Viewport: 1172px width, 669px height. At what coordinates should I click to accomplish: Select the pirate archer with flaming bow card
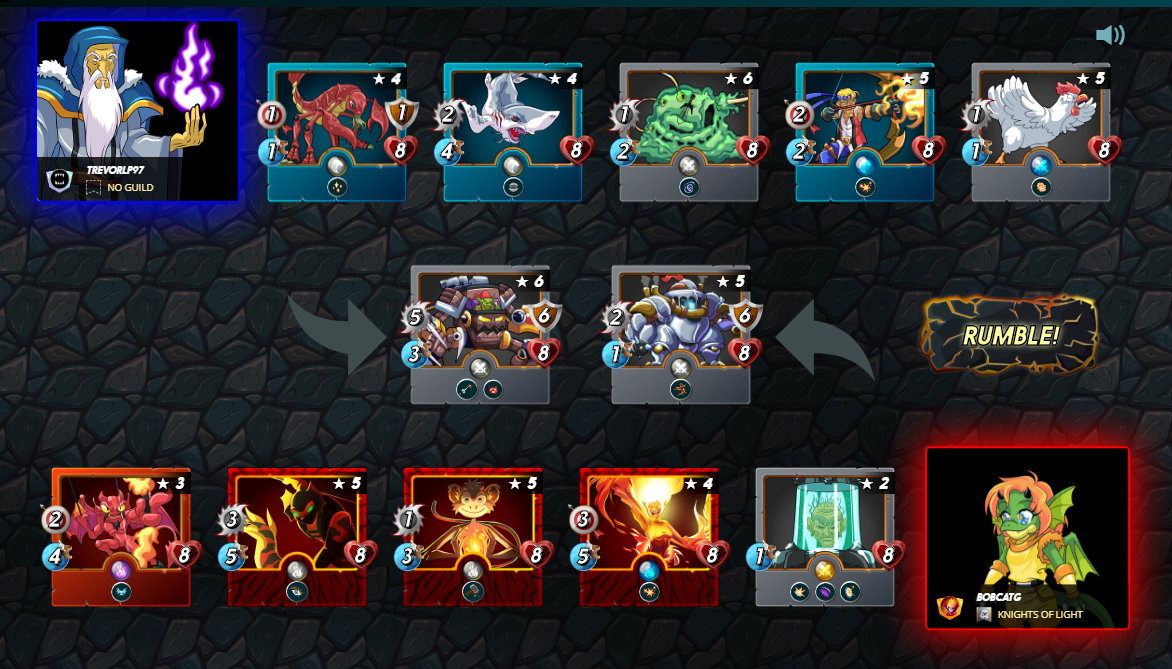point(865,132)
